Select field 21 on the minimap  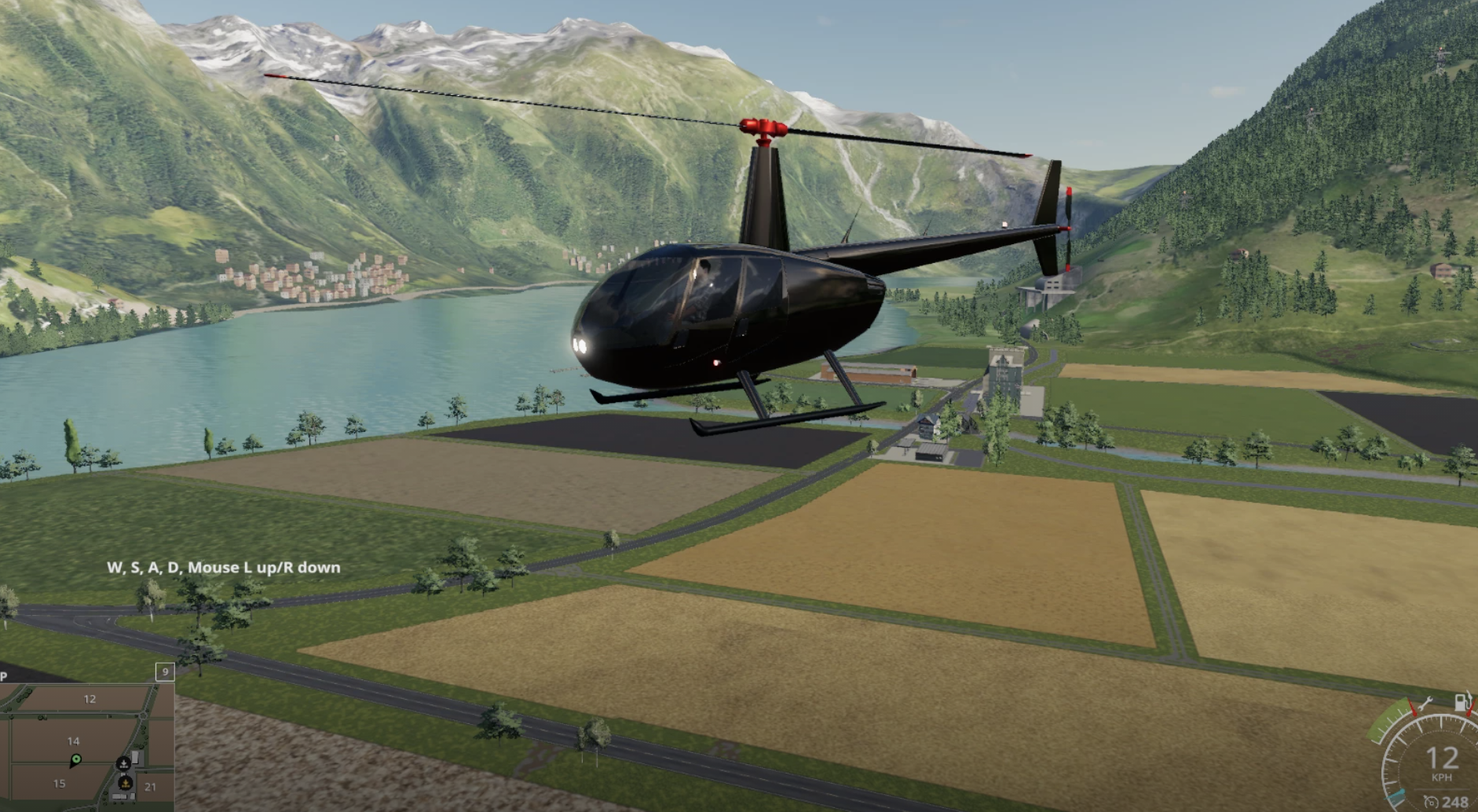click(150, 786)
